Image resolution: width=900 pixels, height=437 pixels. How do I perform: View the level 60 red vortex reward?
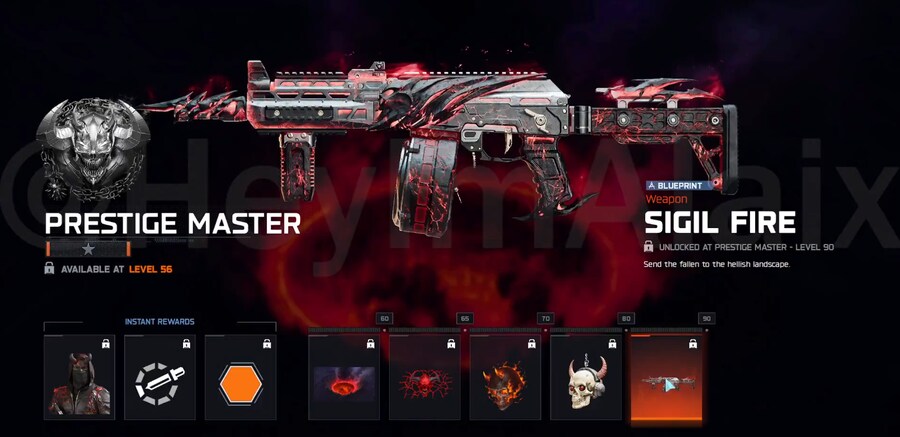point(344,377)
